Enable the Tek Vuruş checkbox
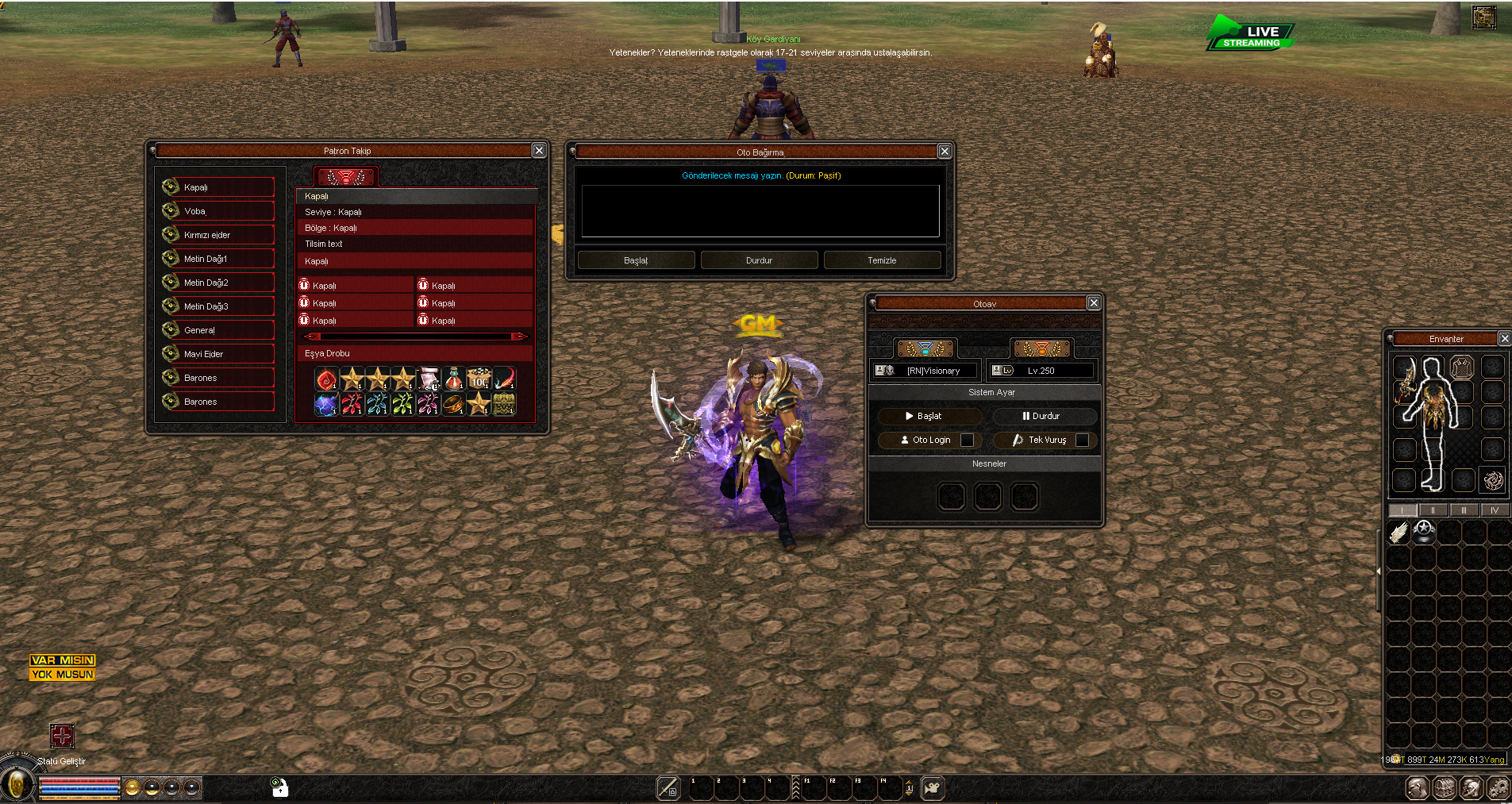This screenshot has height=804, width=1512. coord(1082,440)
